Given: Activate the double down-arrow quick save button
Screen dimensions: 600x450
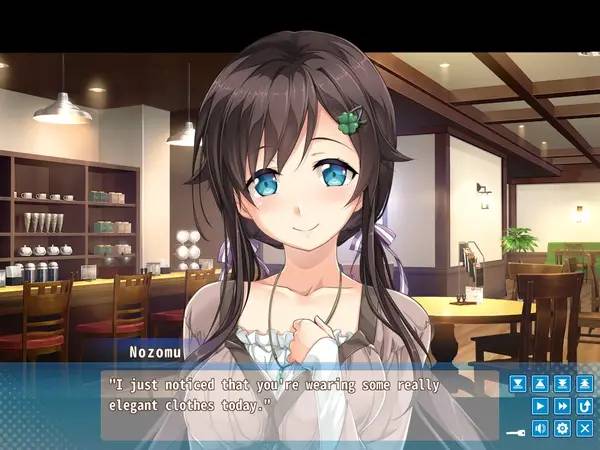Looking at the screenshot, I should tap(563, 383).
